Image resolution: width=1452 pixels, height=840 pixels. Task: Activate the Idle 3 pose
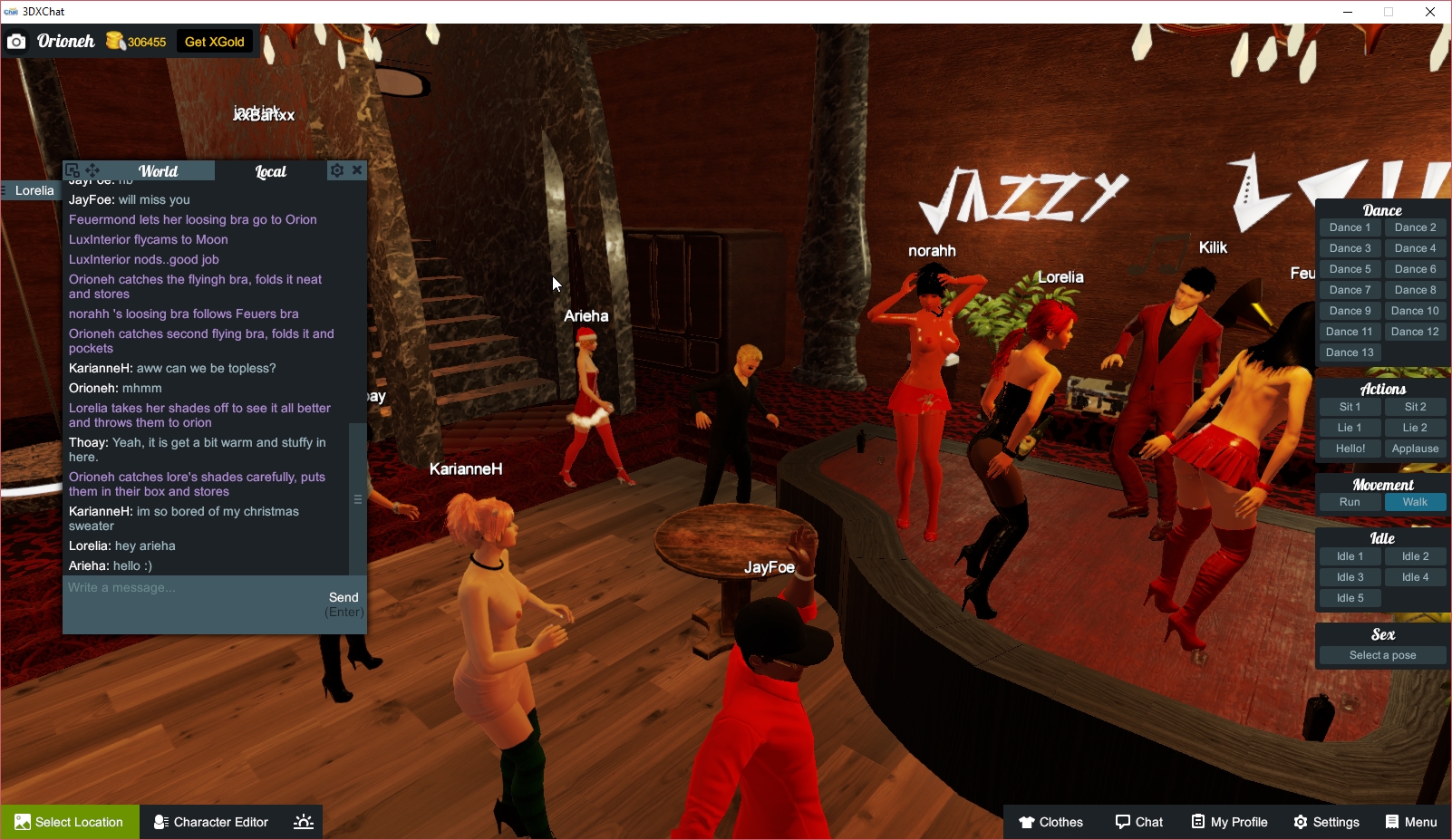[x=1350, y=576]
